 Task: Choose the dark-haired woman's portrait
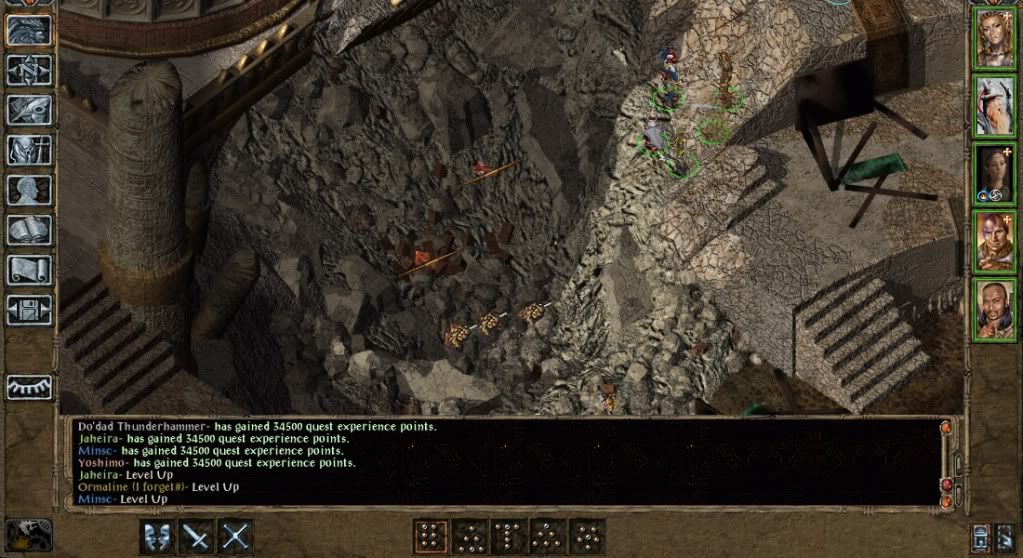tap(995, 174)
